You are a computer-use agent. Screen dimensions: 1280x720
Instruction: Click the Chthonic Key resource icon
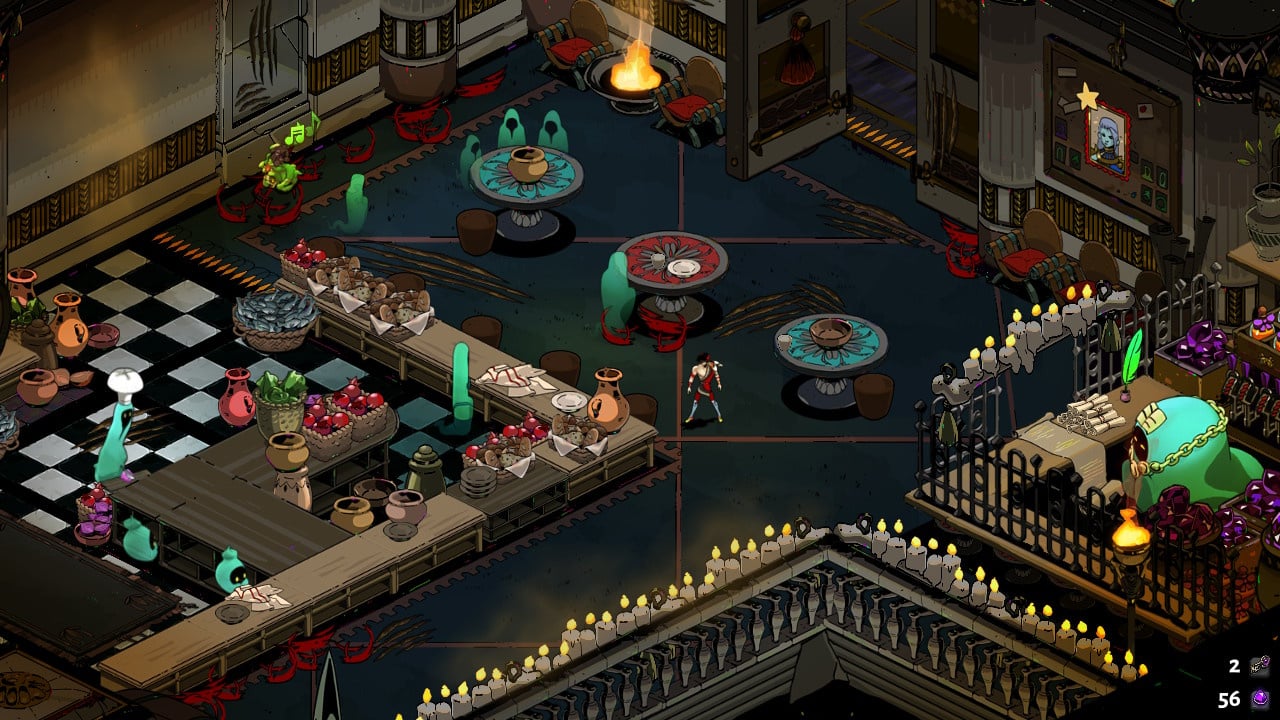pyautogui.click(x=1258, y=666)
